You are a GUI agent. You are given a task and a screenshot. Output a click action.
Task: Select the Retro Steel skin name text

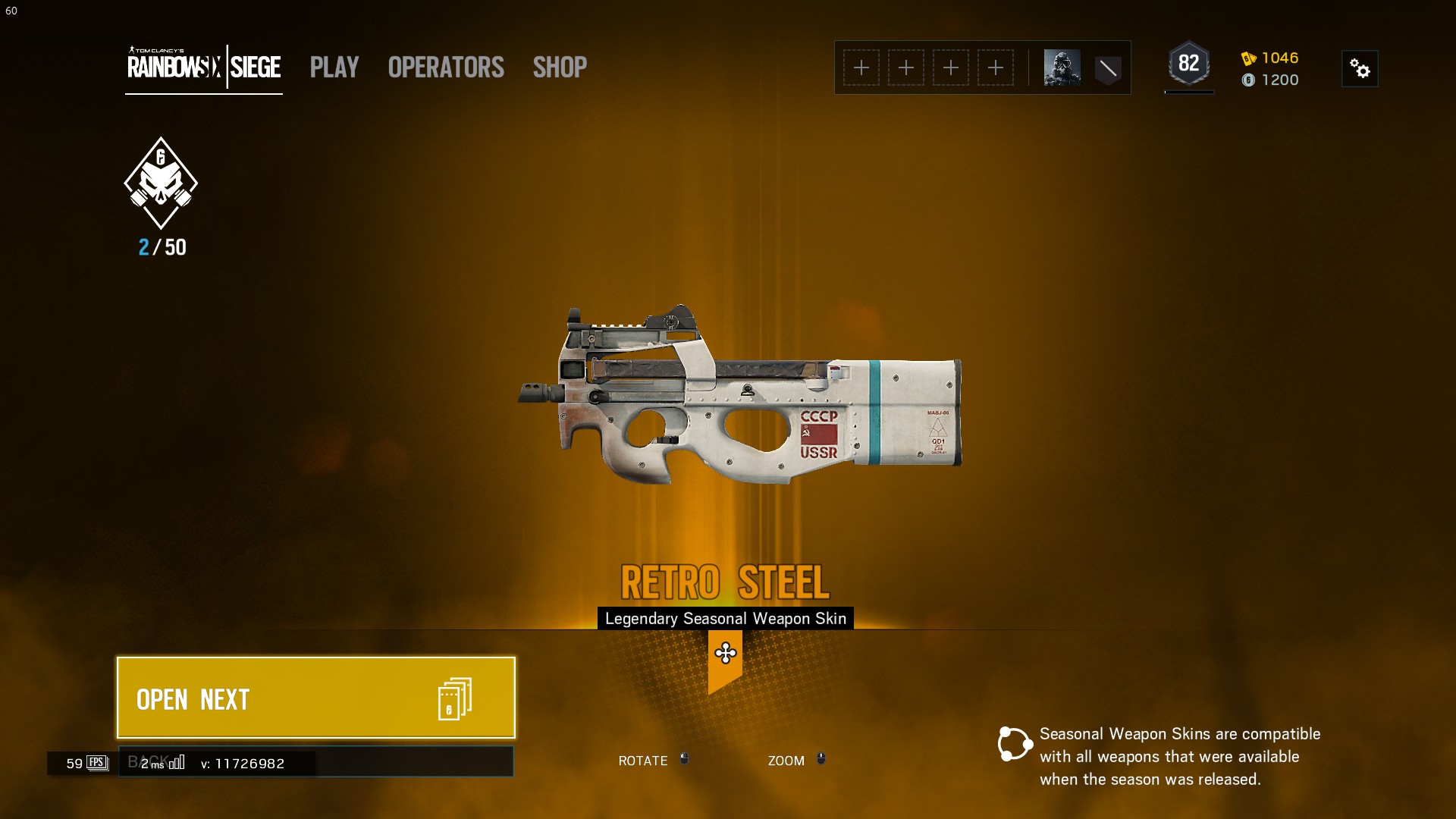point(725,582)
